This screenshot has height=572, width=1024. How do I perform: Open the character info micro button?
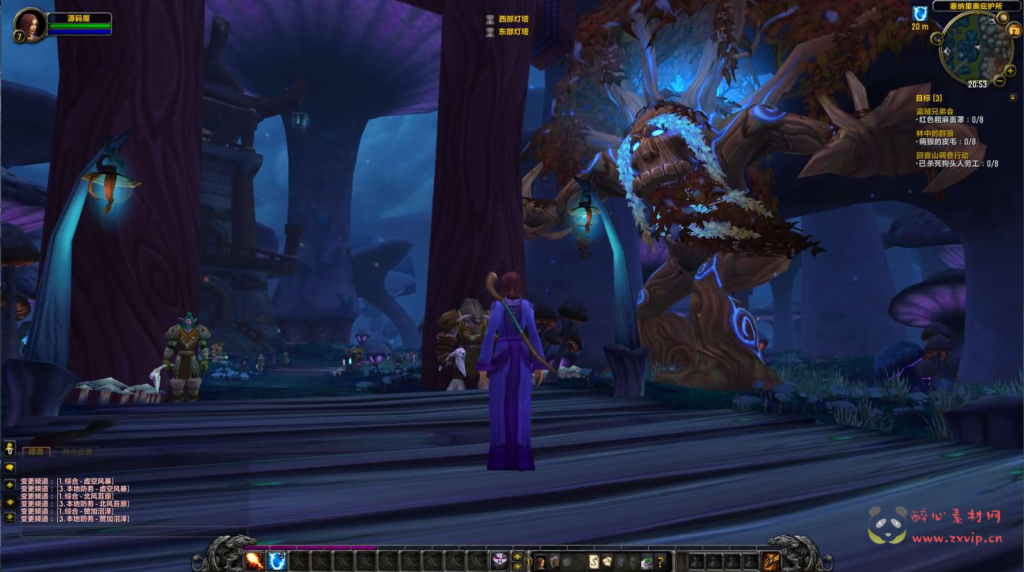[x=541, y=561]
